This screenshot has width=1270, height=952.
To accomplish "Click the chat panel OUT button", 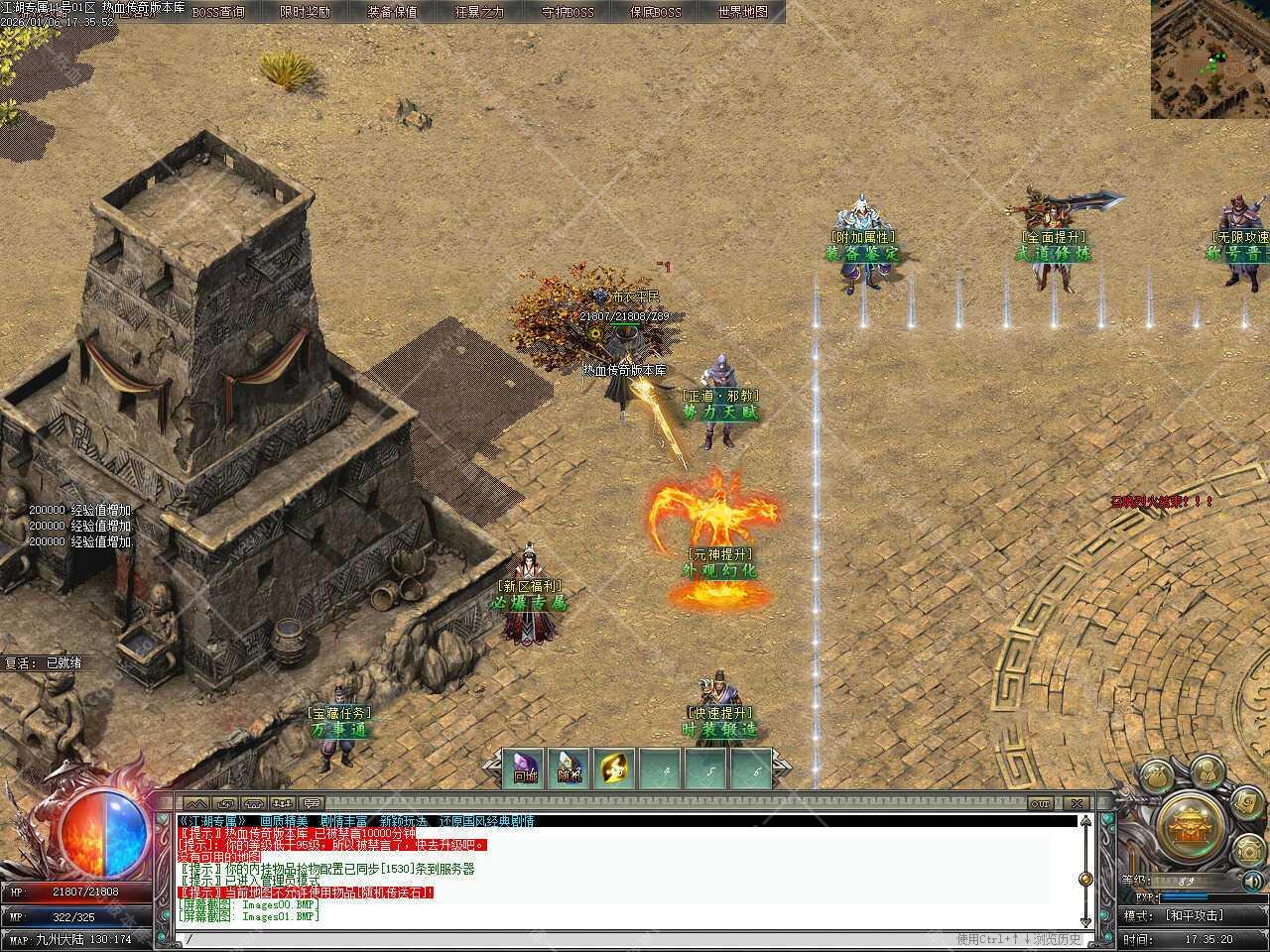I will click(1040, 802).
